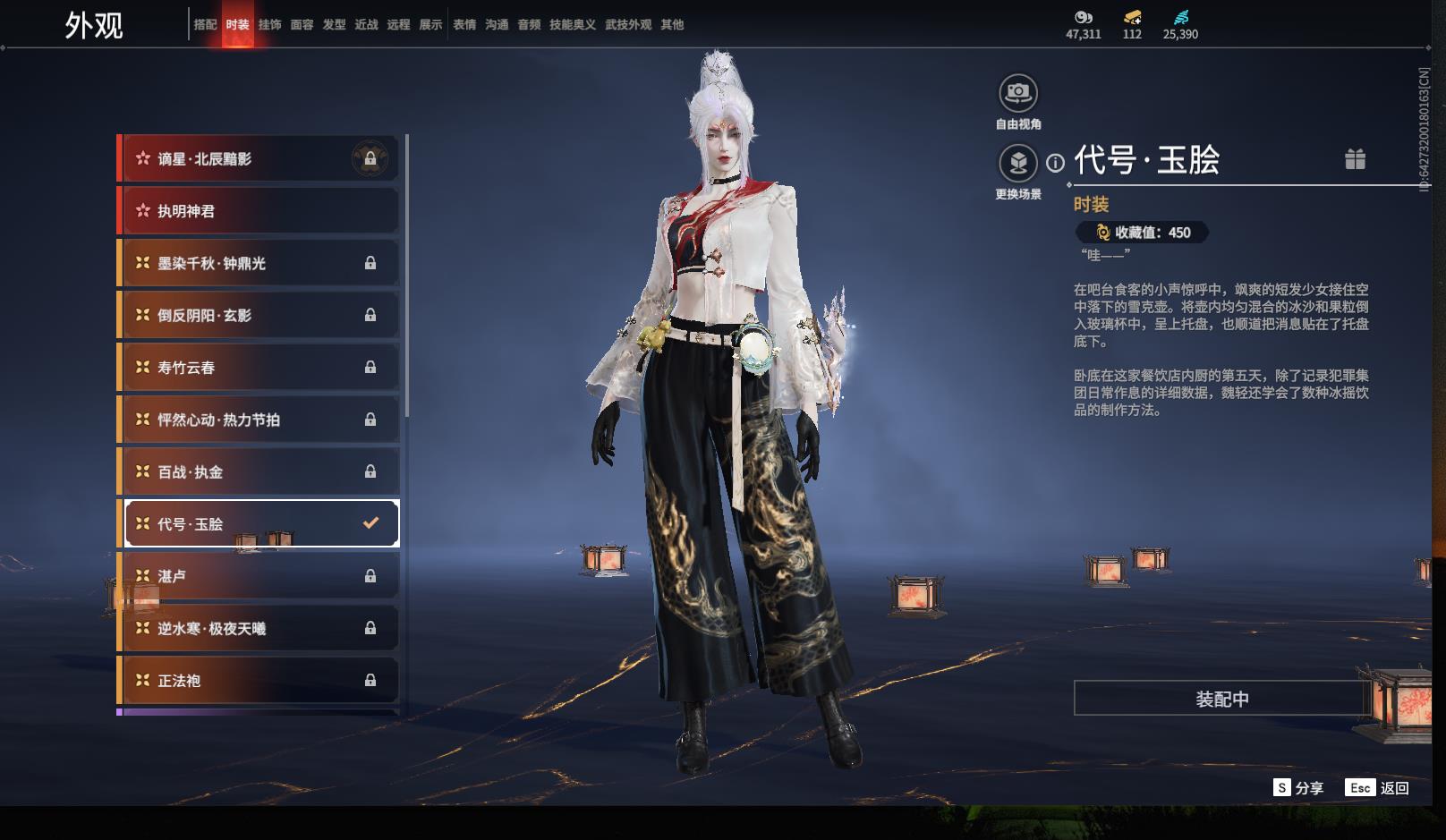Open the 发型 hairstyle tab
The width and height of the screenshot is (1446, 840).
pyautogui.click(x=334, y=25)
